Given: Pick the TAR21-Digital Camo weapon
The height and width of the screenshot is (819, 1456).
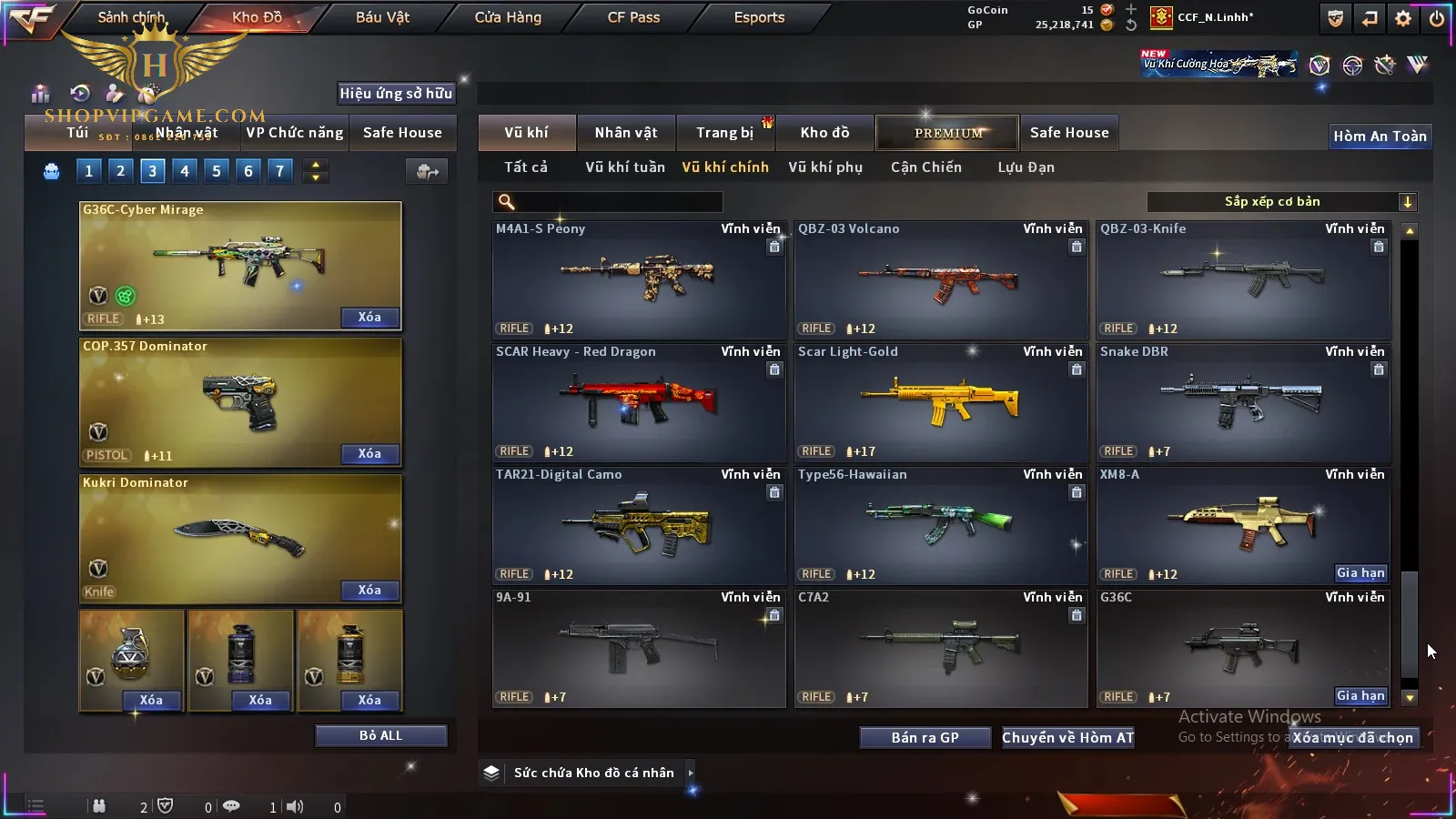Looking at the screenshot, I should click(x=638, y=525).
